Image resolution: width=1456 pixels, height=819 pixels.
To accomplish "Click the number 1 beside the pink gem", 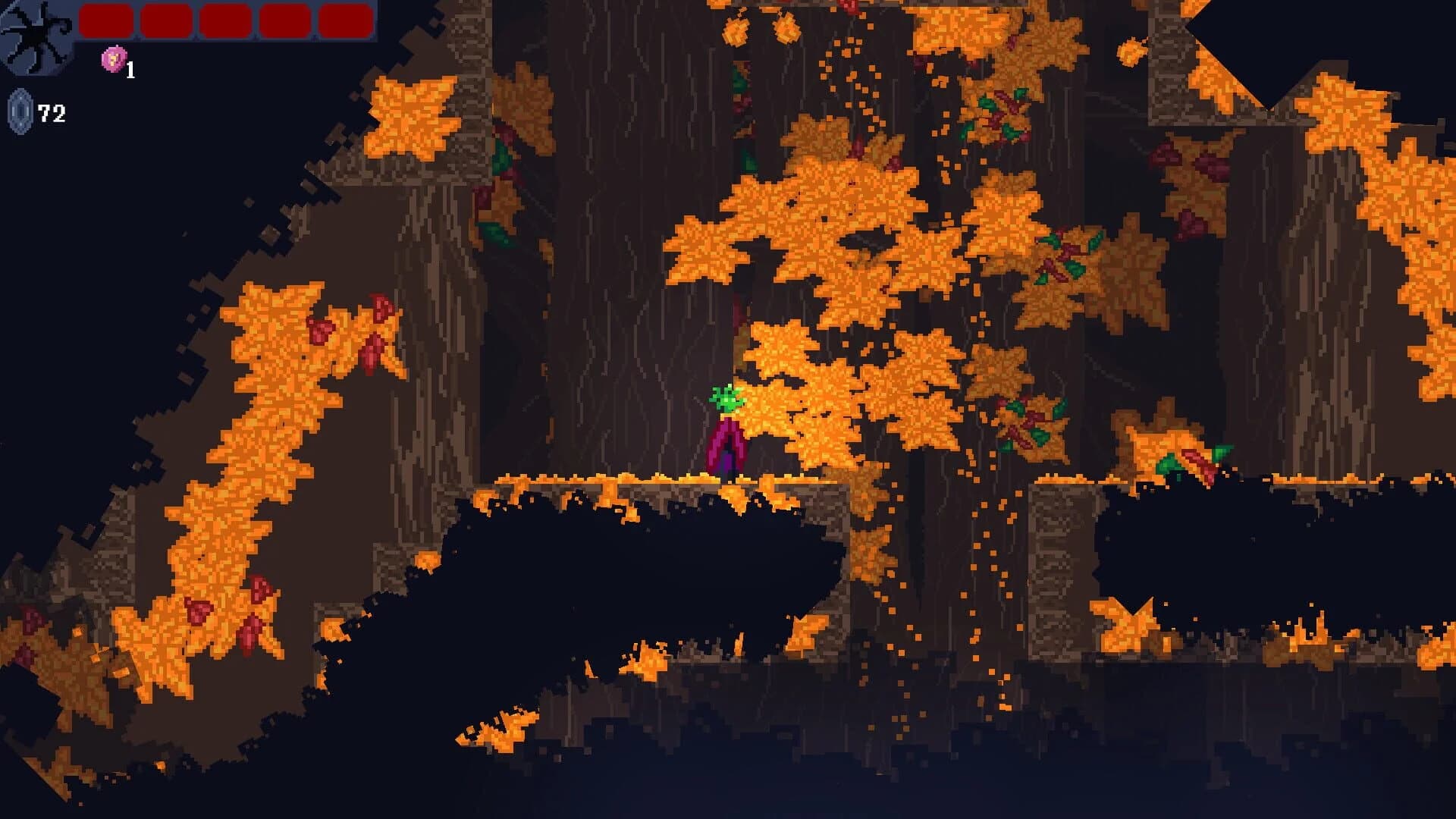I will 130,71.
